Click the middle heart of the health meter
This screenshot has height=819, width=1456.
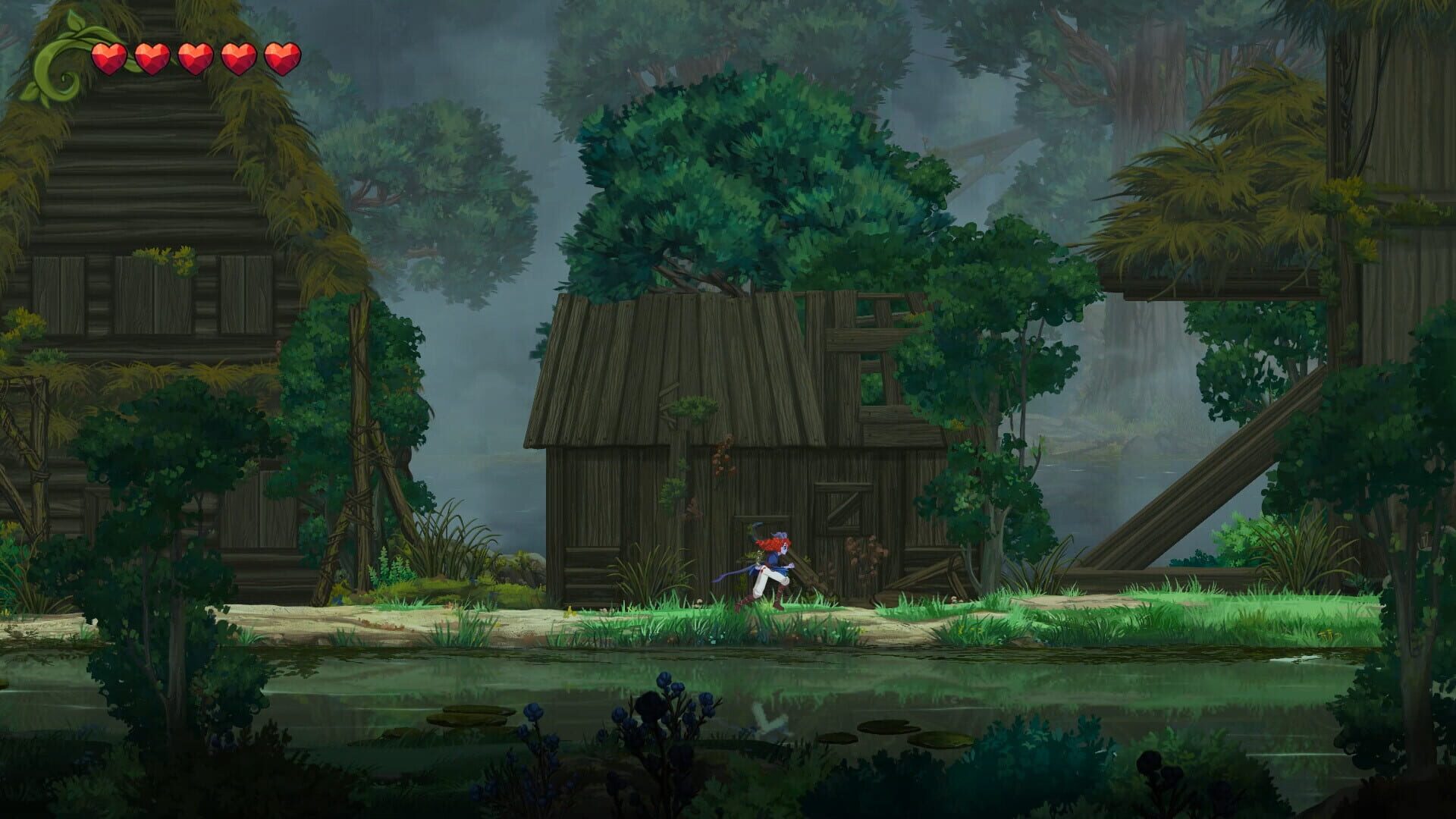click(195, 58)
